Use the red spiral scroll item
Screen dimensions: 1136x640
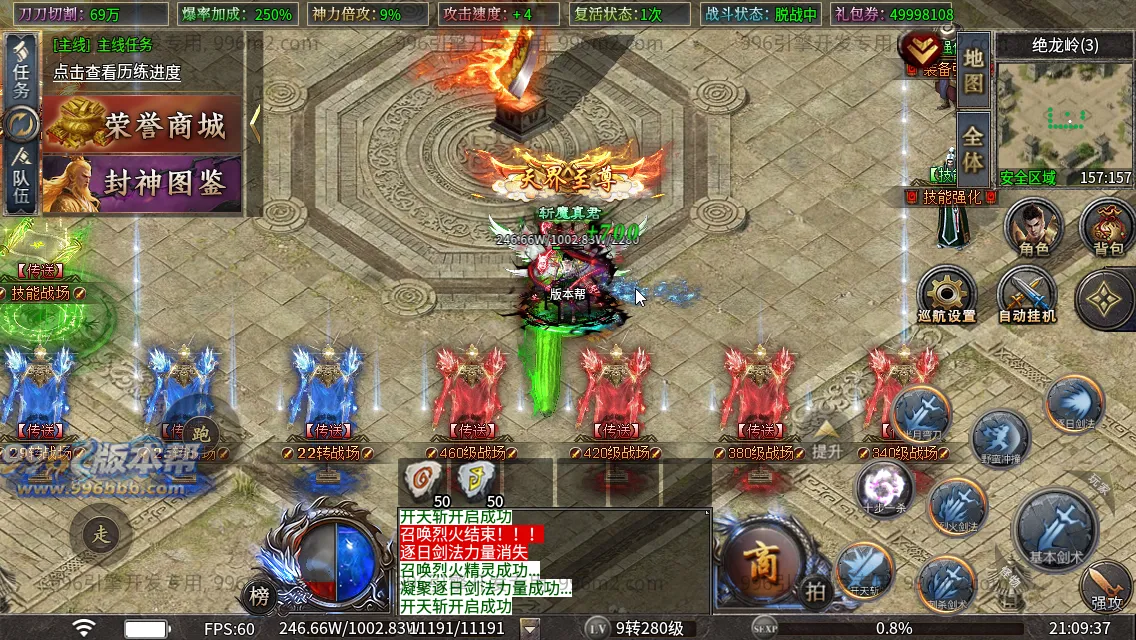pos(423,482)
